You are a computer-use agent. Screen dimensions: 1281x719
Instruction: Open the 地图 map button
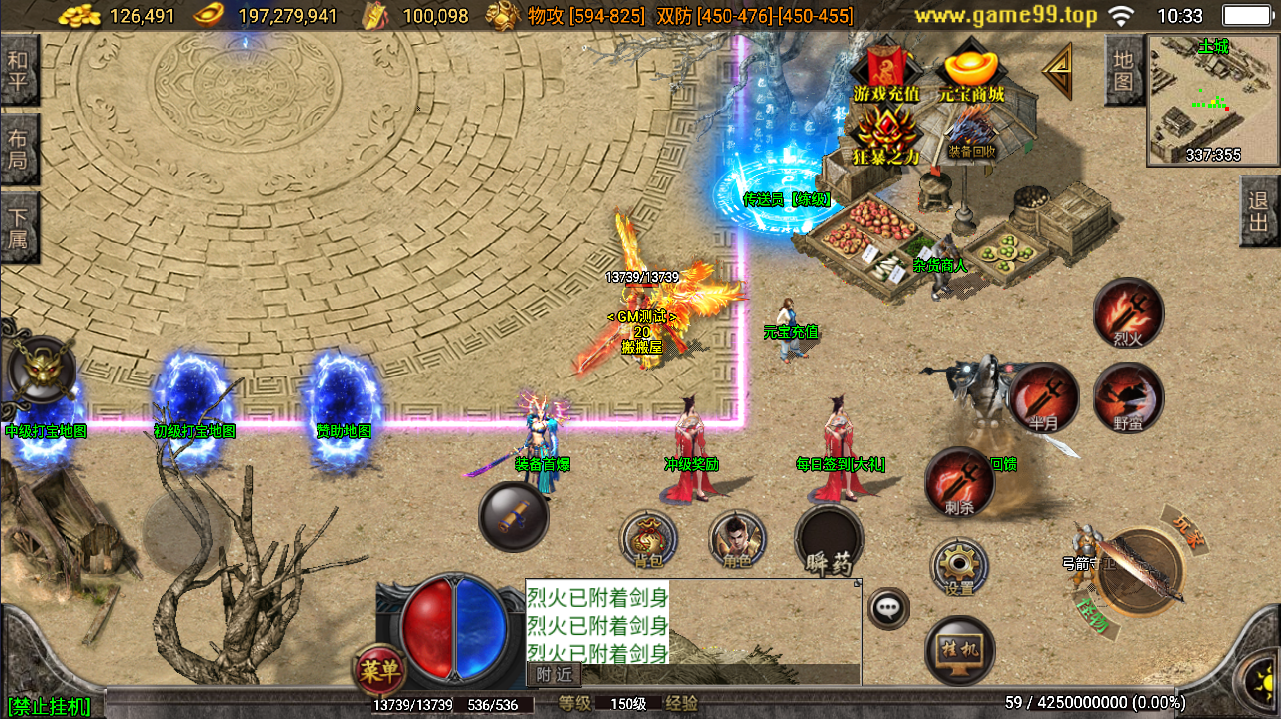point(1124,70)
